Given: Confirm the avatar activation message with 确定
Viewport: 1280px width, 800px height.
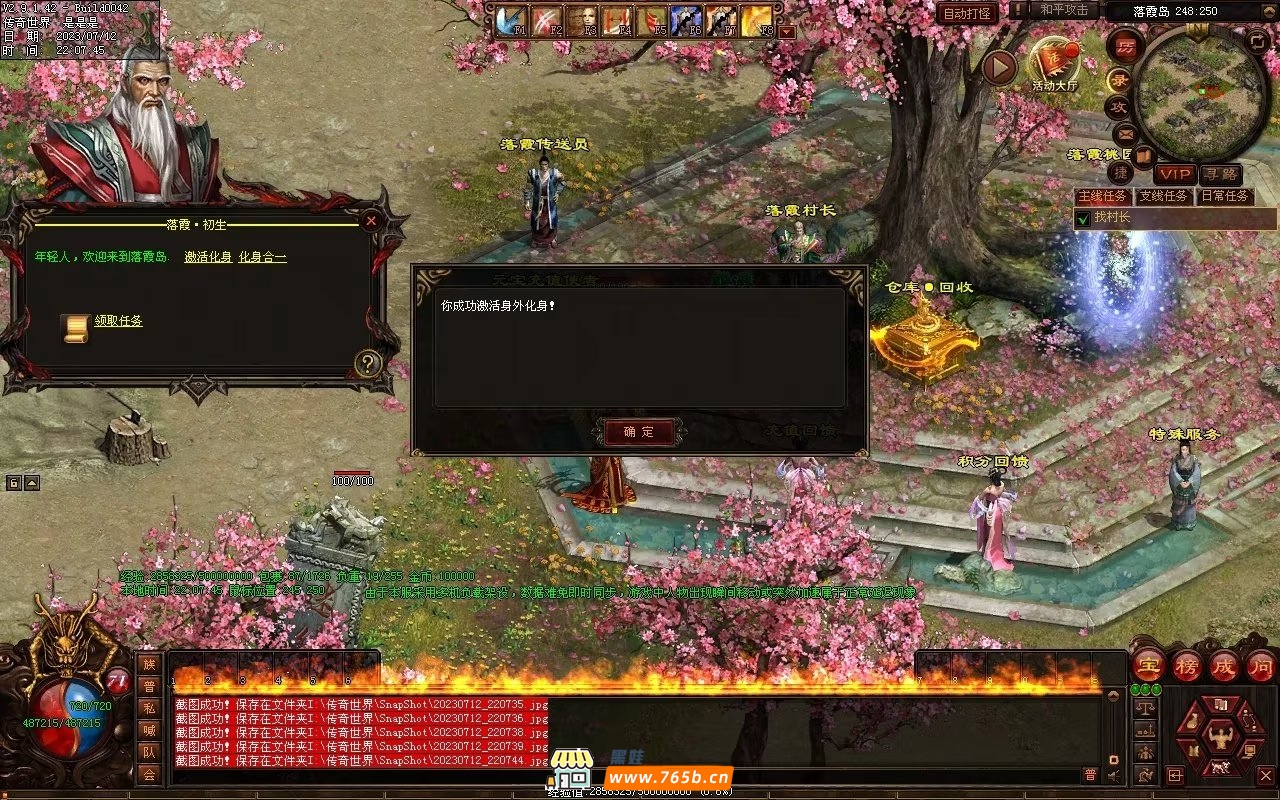Looking at the screenshot, I should click(x=639, y=432).
